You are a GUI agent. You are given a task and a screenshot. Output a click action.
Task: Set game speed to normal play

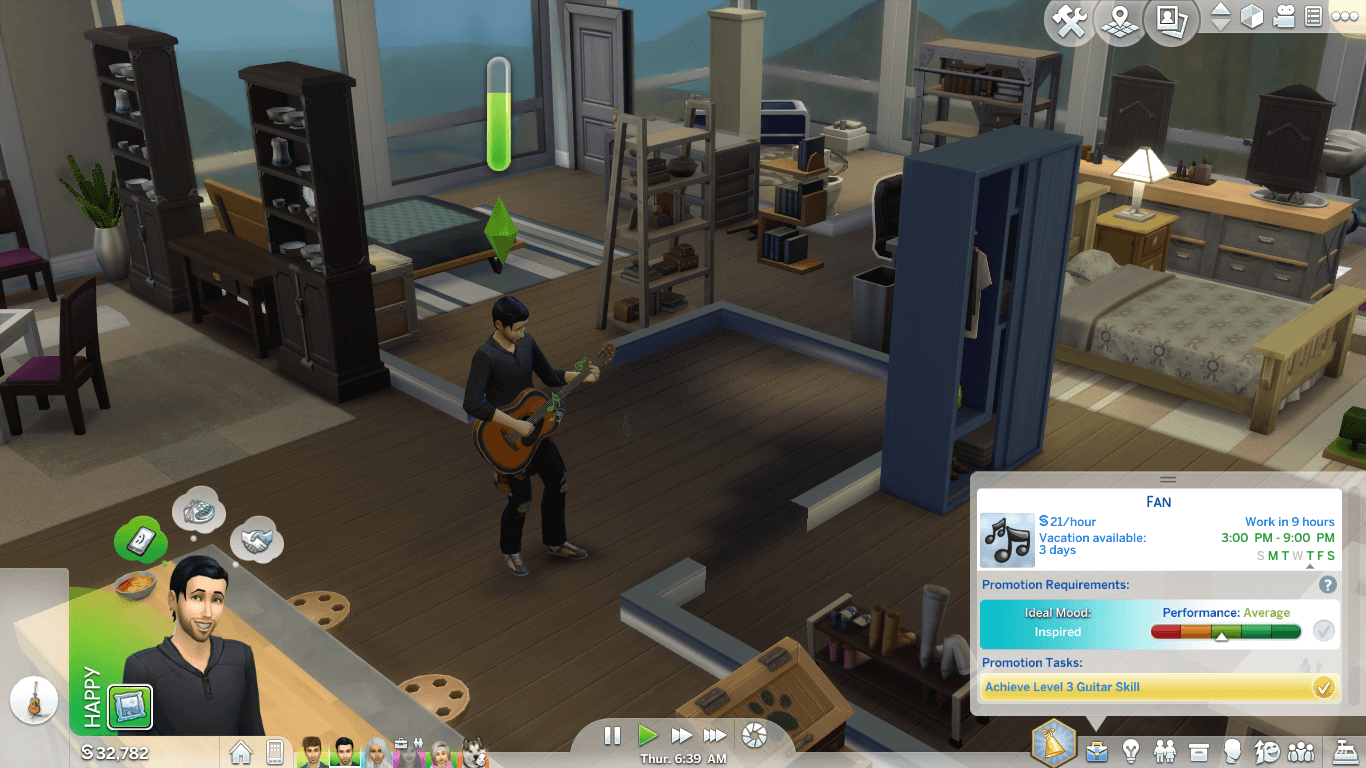[647, 736]
